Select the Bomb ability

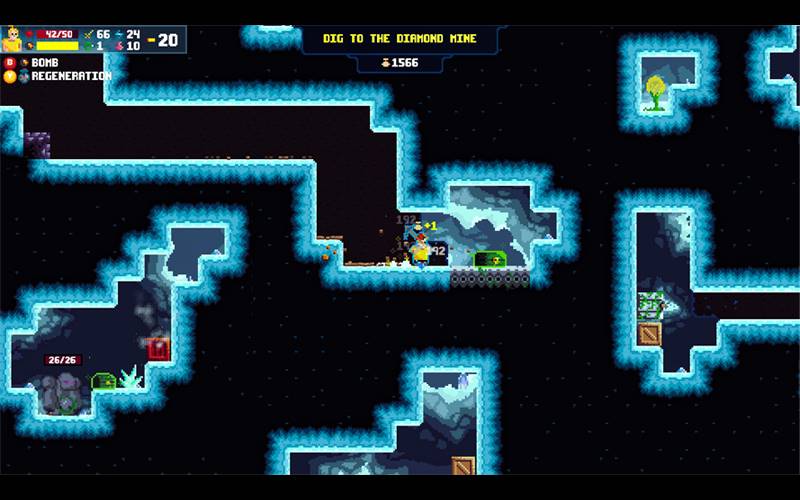(45, 62)
